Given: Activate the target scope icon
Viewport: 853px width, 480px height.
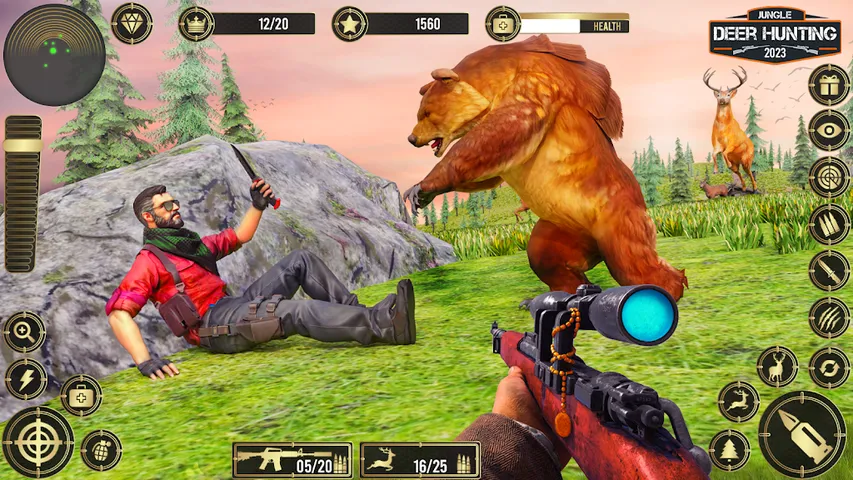Looking at the screenshot, I should [829, 177].
